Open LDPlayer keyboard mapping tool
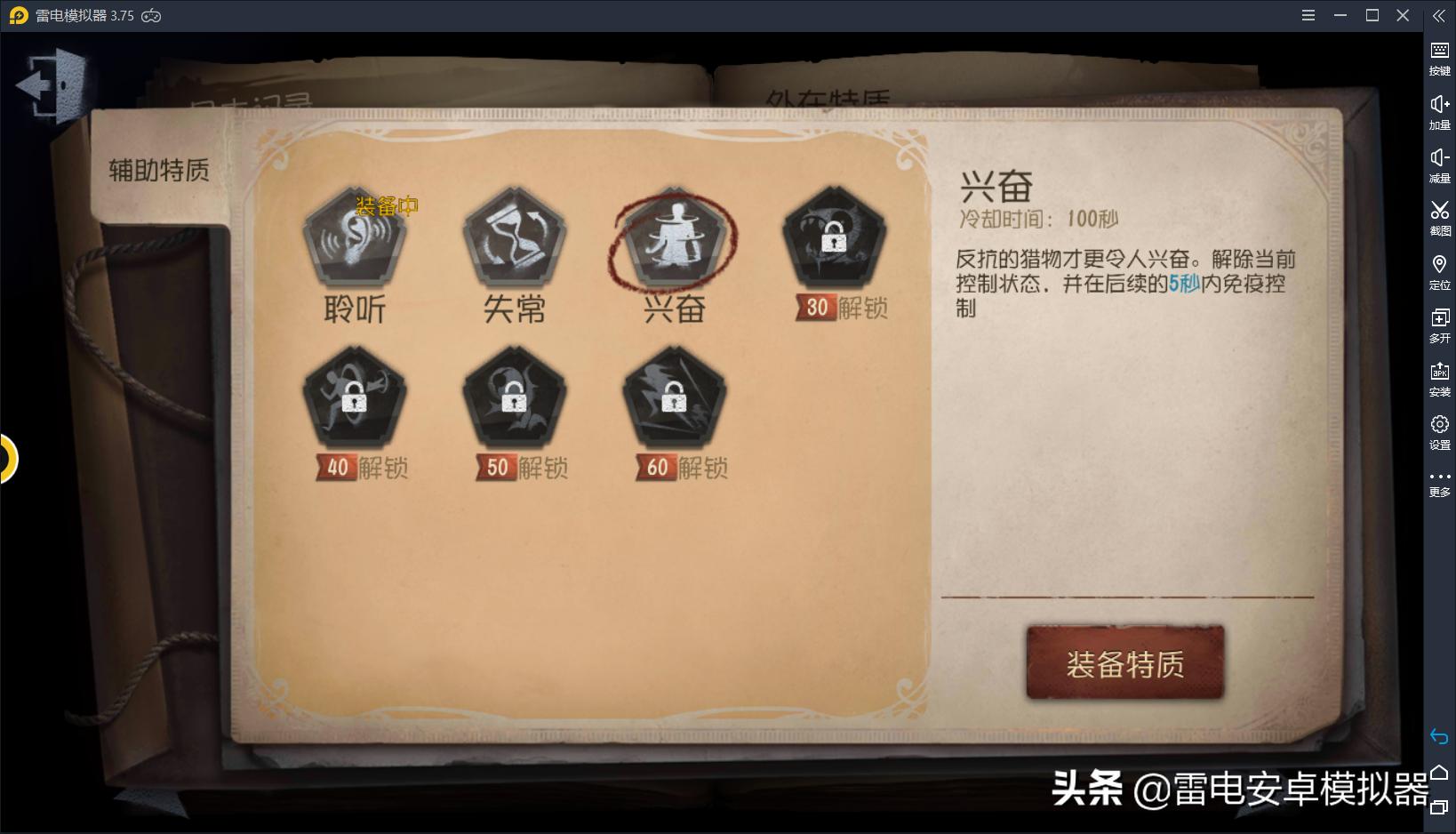 1440,49
